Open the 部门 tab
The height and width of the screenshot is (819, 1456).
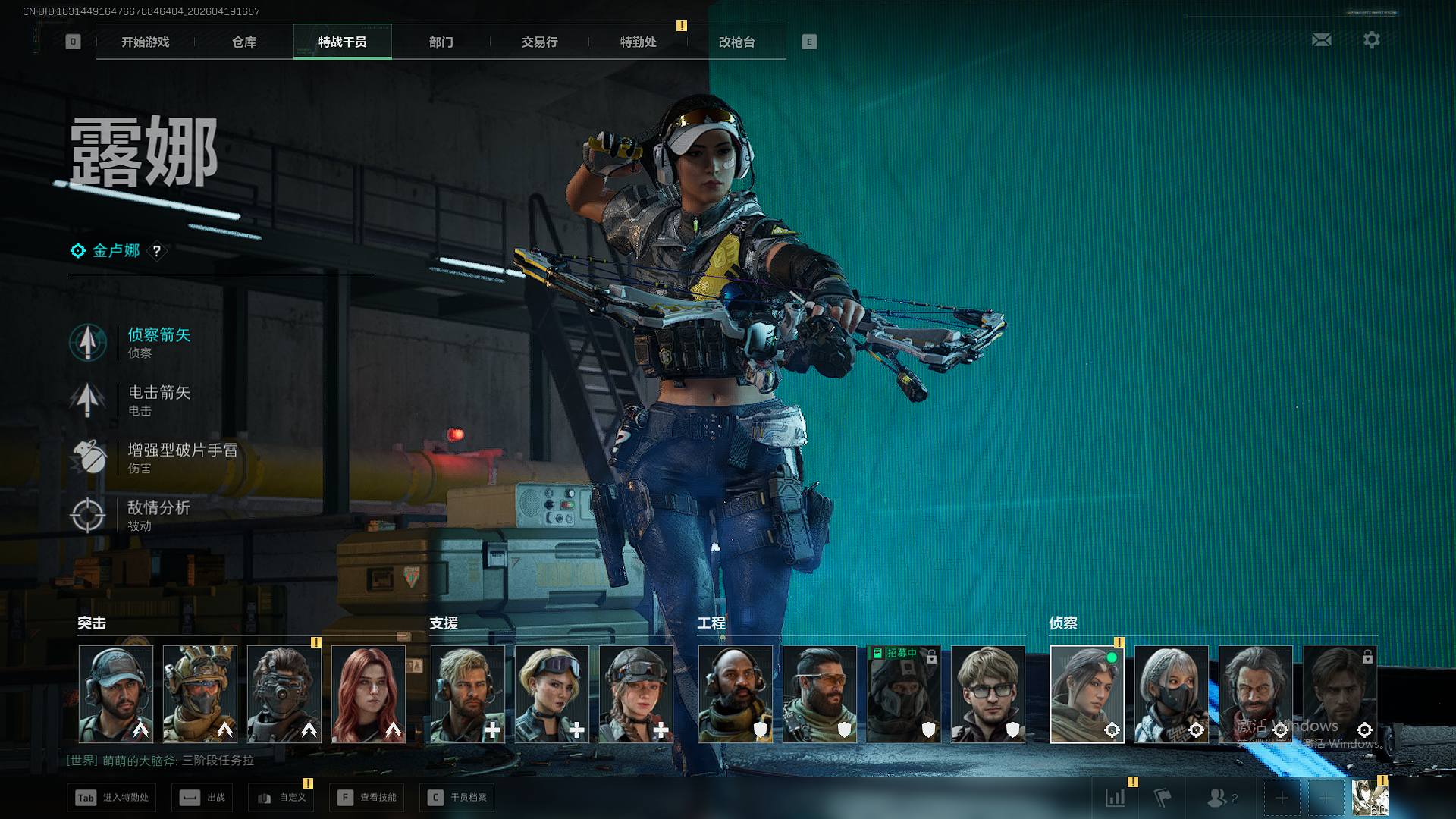point(441,42)
